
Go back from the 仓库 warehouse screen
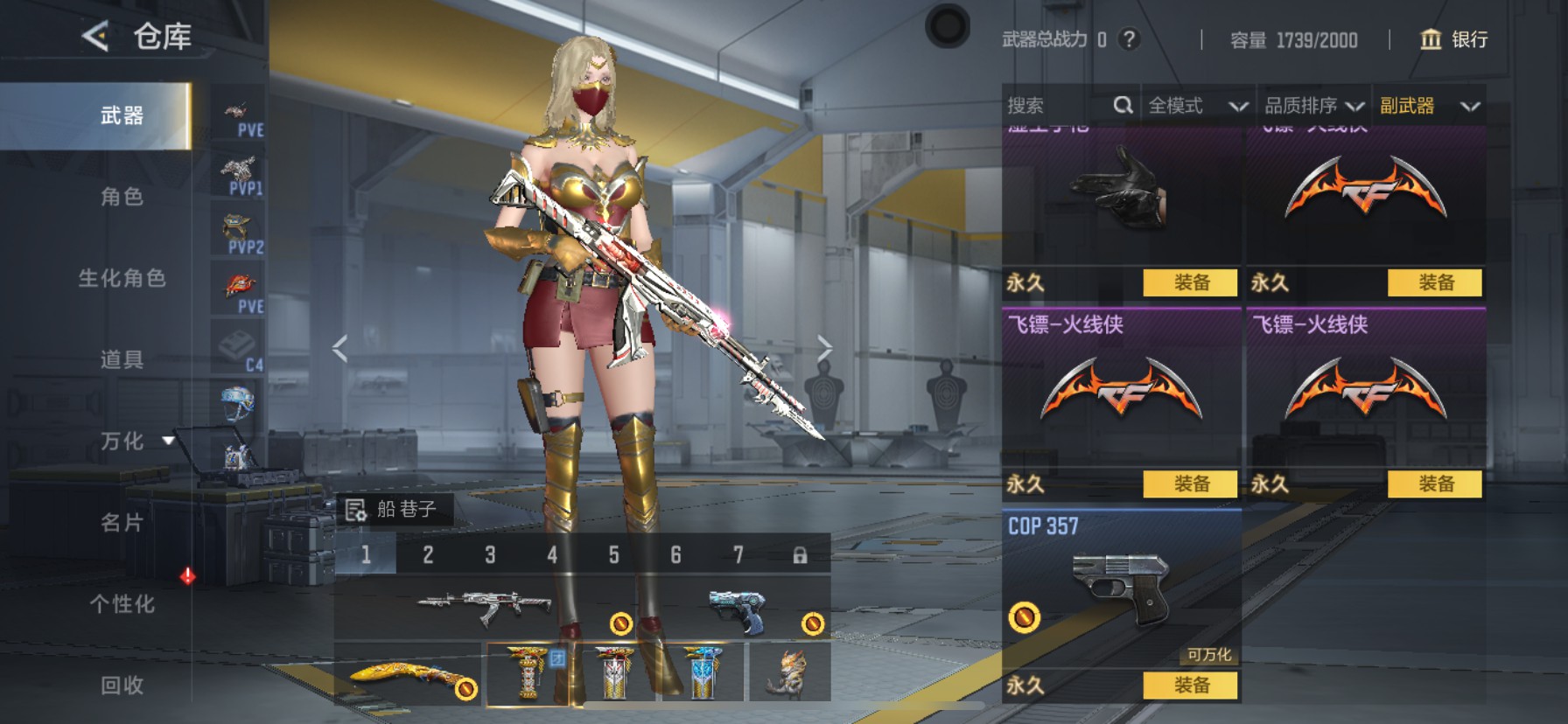95,37
